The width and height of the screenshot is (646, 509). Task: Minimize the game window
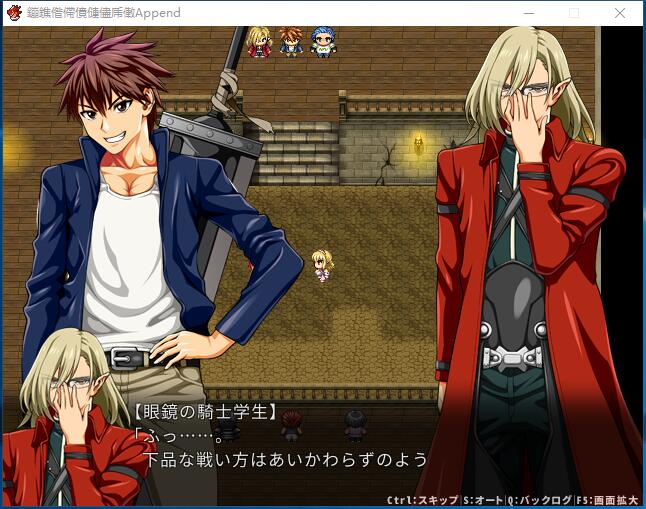click(x=528, y=13)
